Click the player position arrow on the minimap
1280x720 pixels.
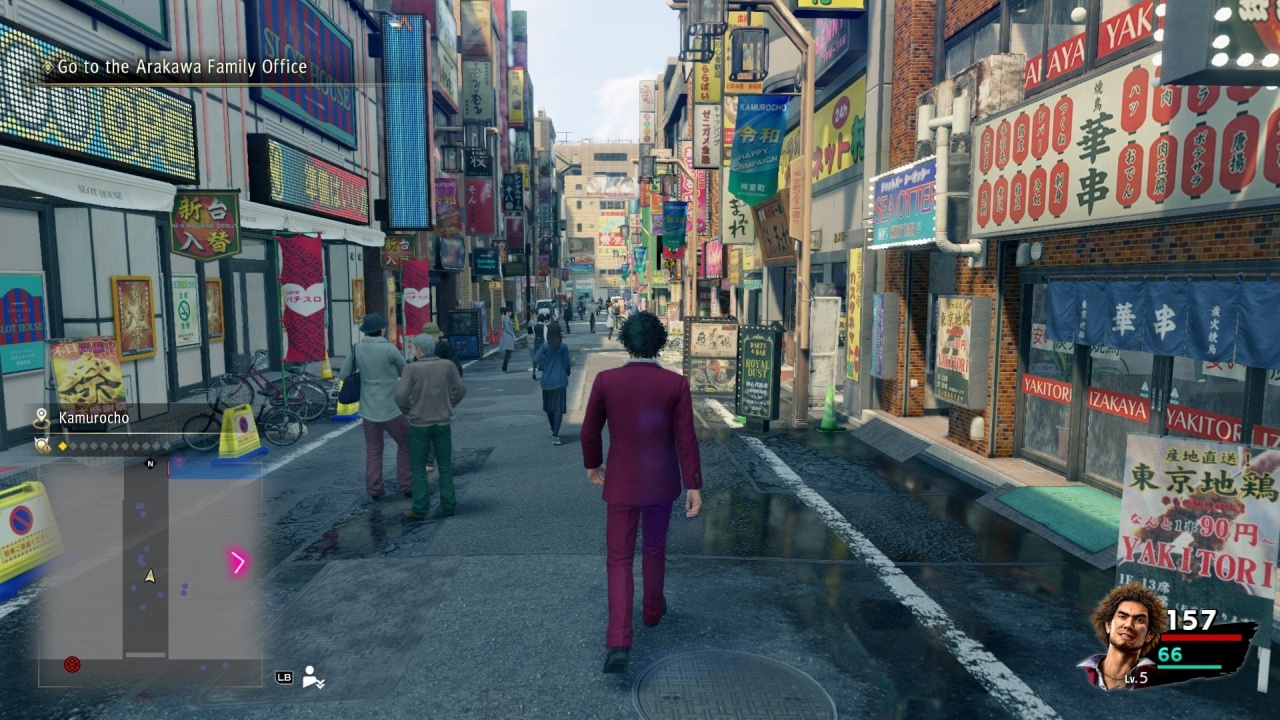point(149,576)
